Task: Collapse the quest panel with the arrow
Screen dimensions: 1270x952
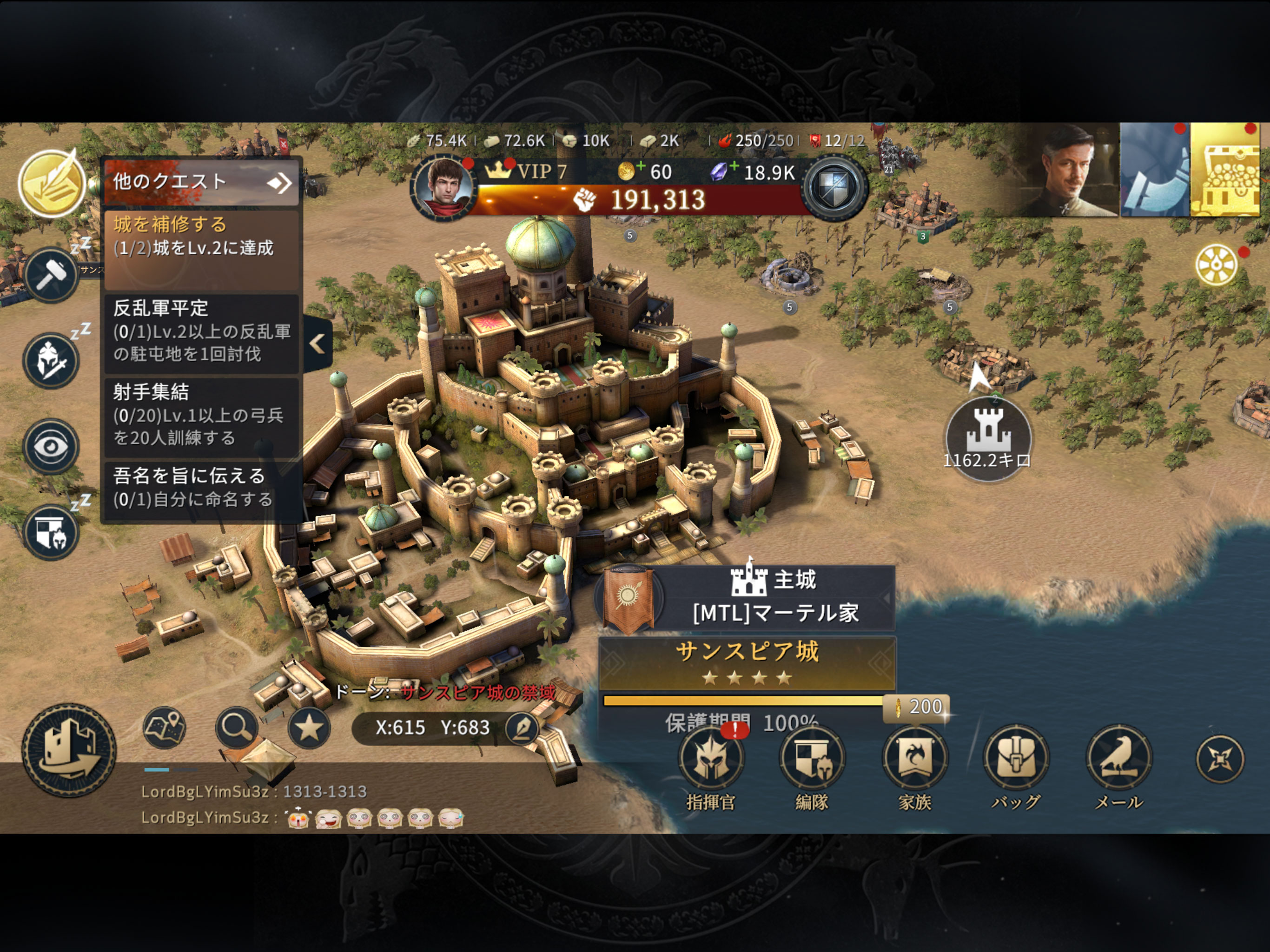Action: (317, 344)
